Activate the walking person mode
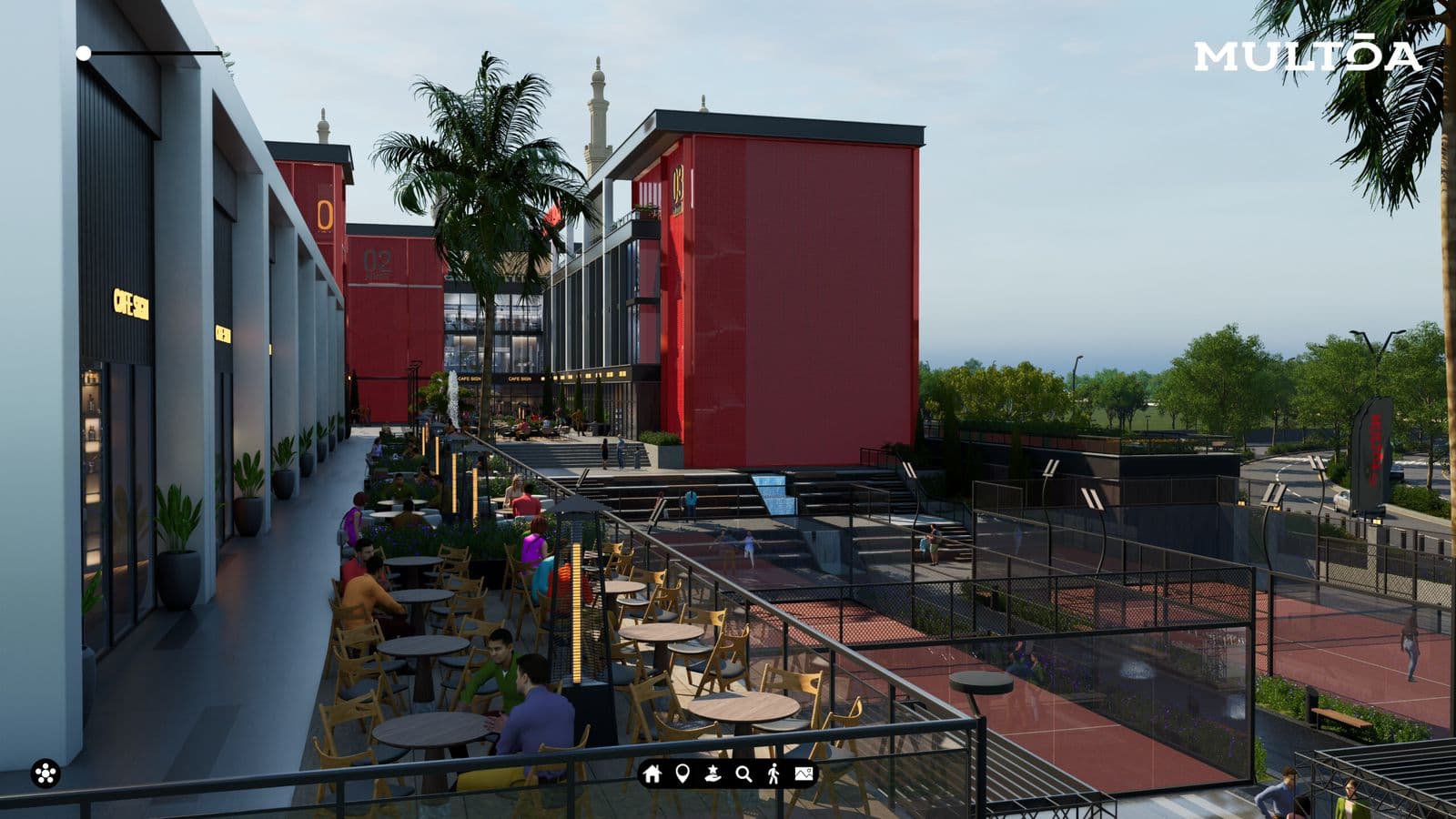 (x=773, y=773)
